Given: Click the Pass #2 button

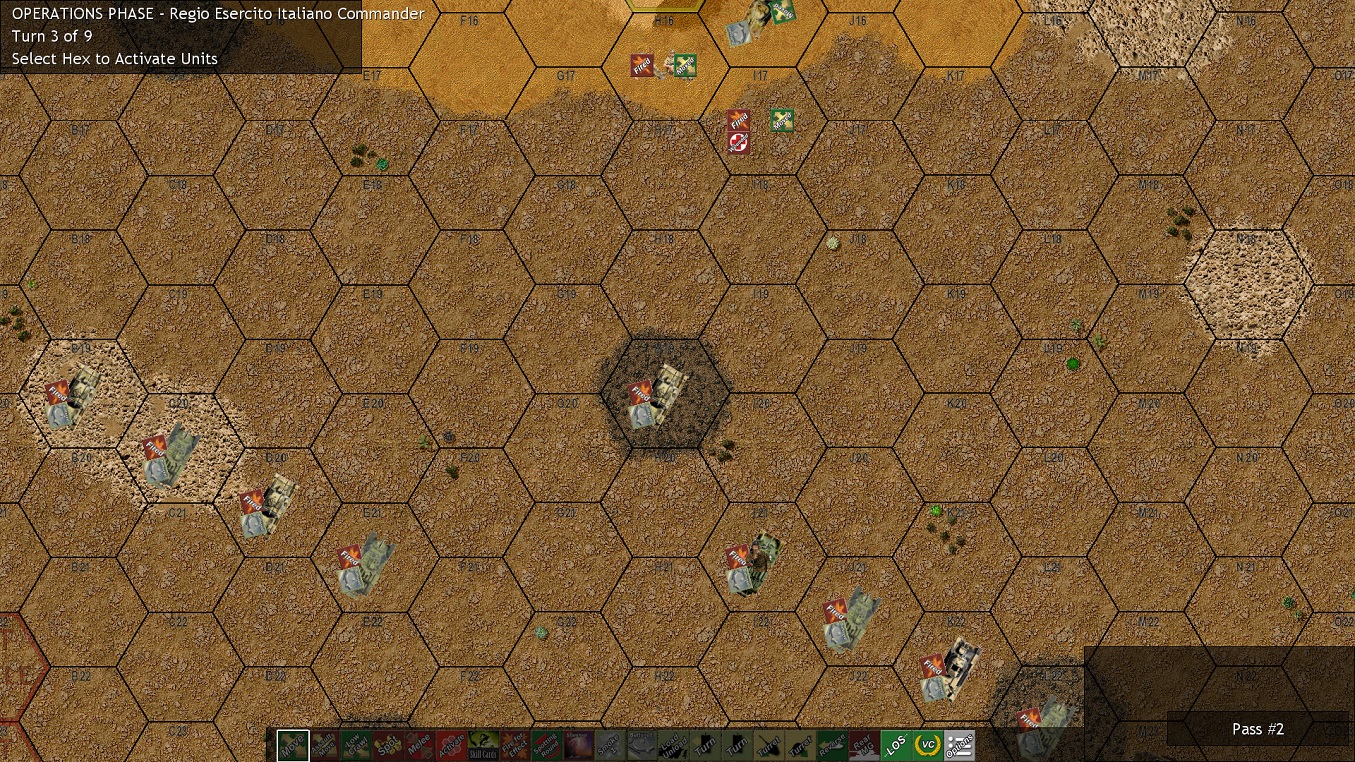Looking at the screenshot, I should tap(1257, 729).
